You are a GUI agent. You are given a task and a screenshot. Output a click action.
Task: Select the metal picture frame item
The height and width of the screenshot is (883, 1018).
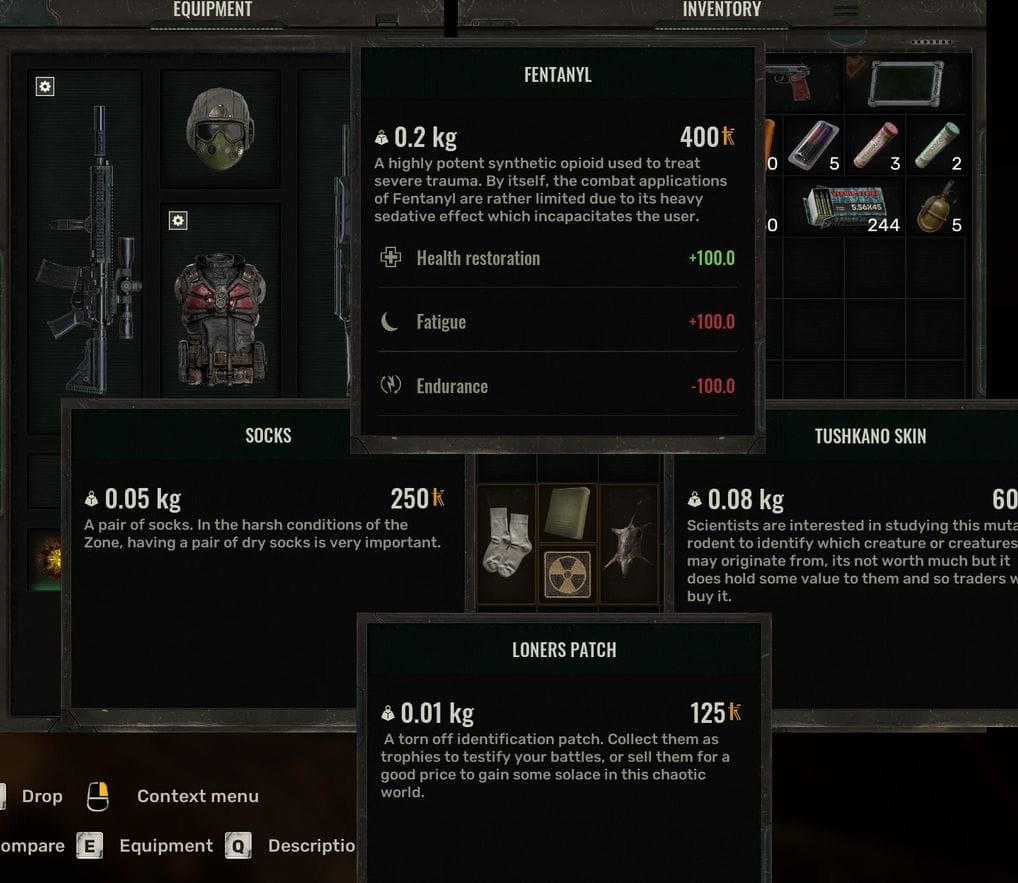(x=905, y=84)
